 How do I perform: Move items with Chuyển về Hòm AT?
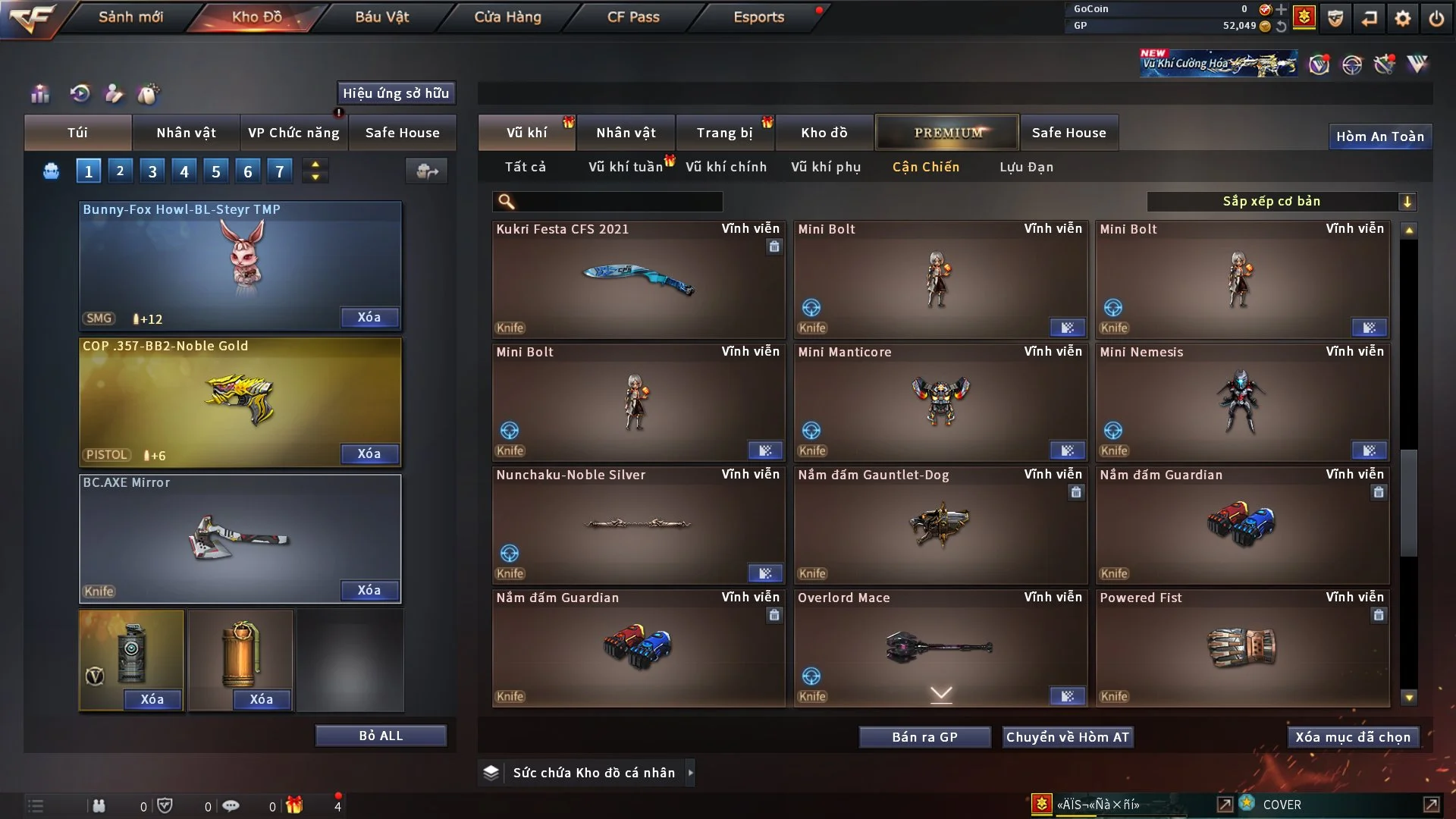(1068, 737)
